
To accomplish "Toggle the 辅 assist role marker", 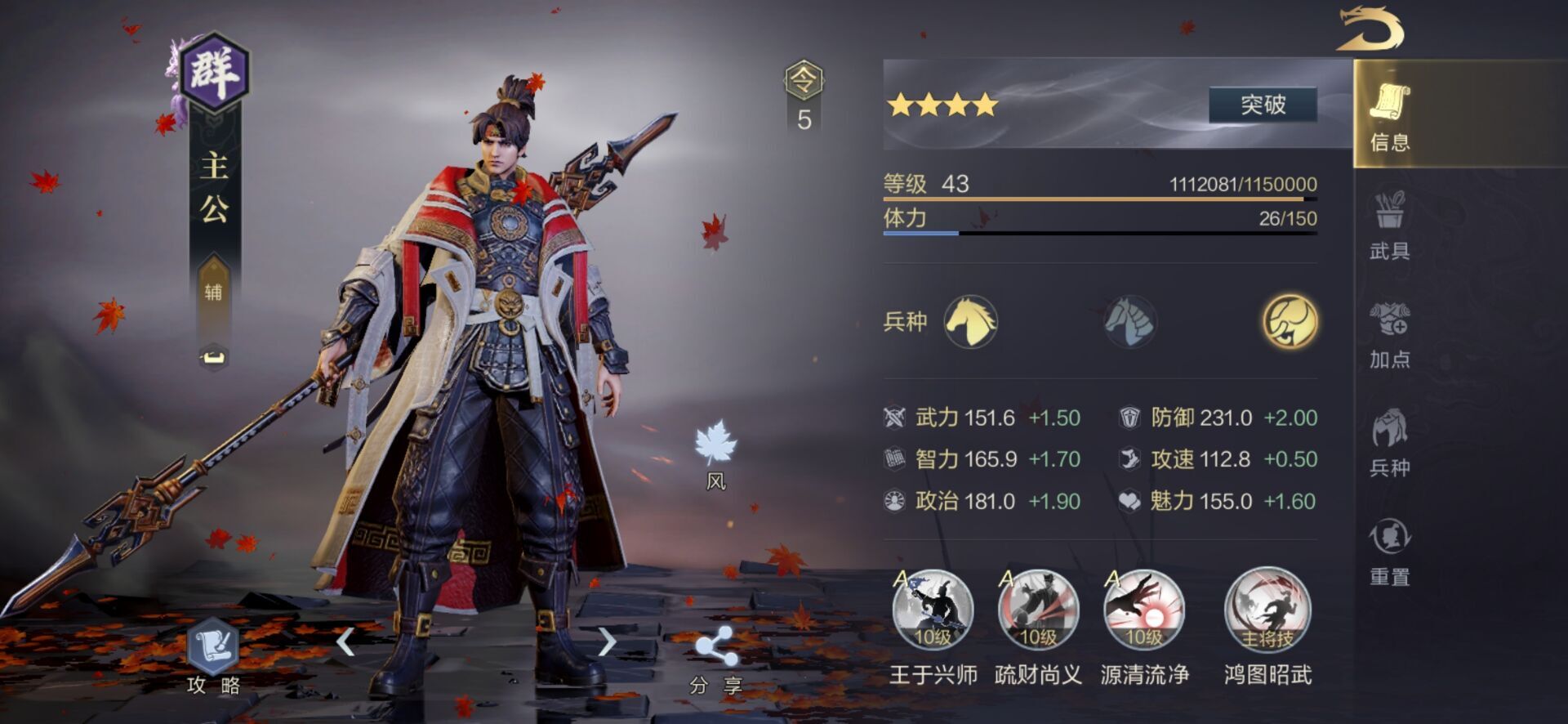I will click(213, 291).
